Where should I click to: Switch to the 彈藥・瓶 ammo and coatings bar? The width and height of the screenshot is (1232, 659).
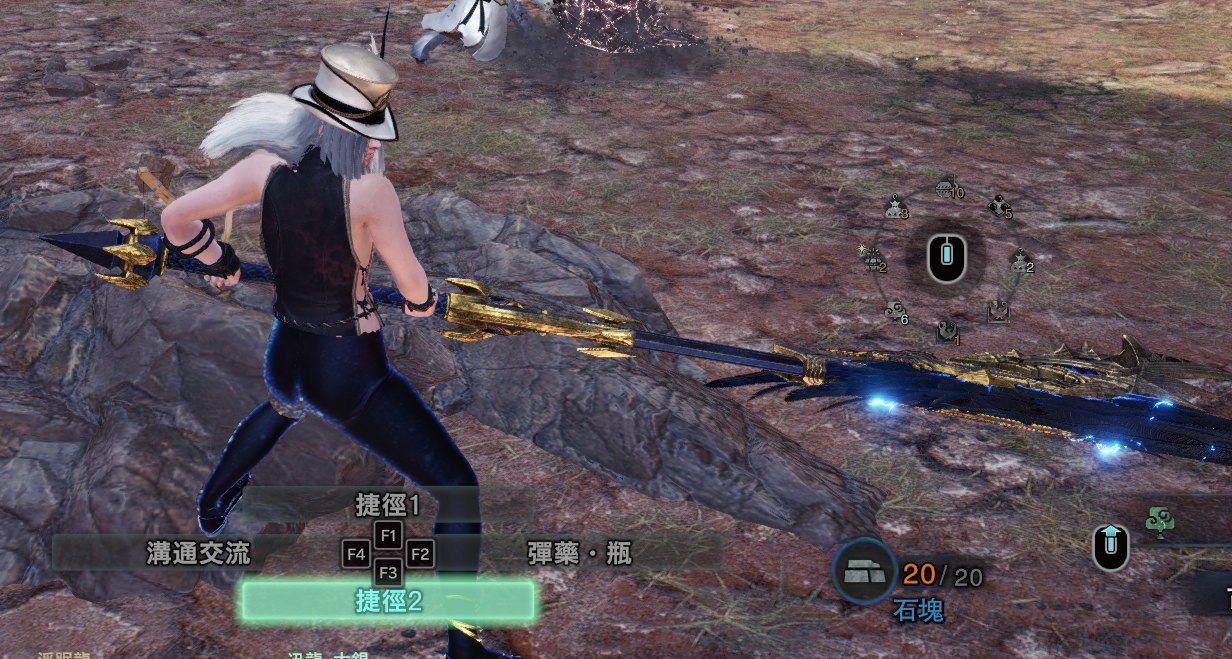point(579,553)
